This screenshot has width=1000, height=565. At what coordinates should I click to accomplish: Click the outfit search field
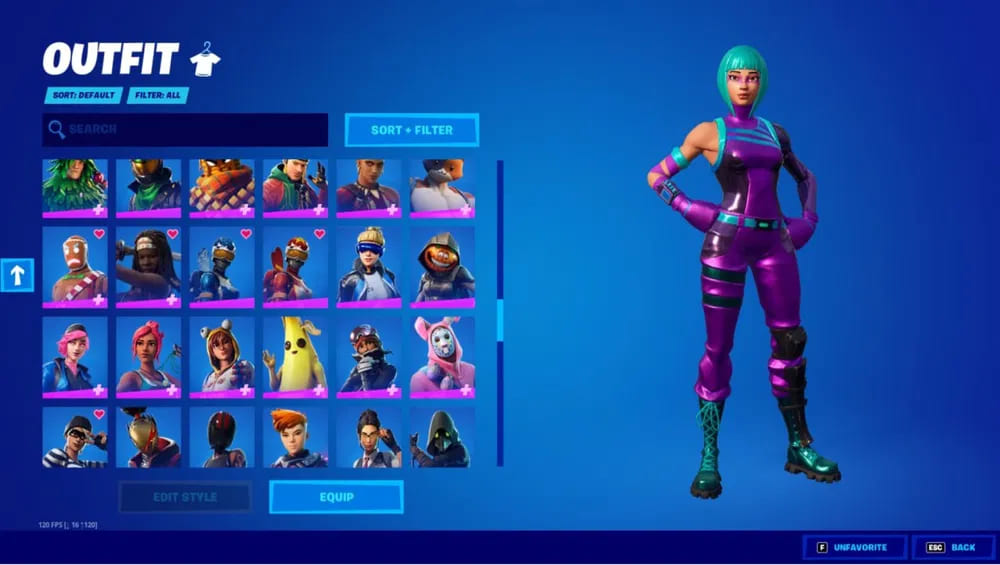pyautogui.click(x=185, y=130)
